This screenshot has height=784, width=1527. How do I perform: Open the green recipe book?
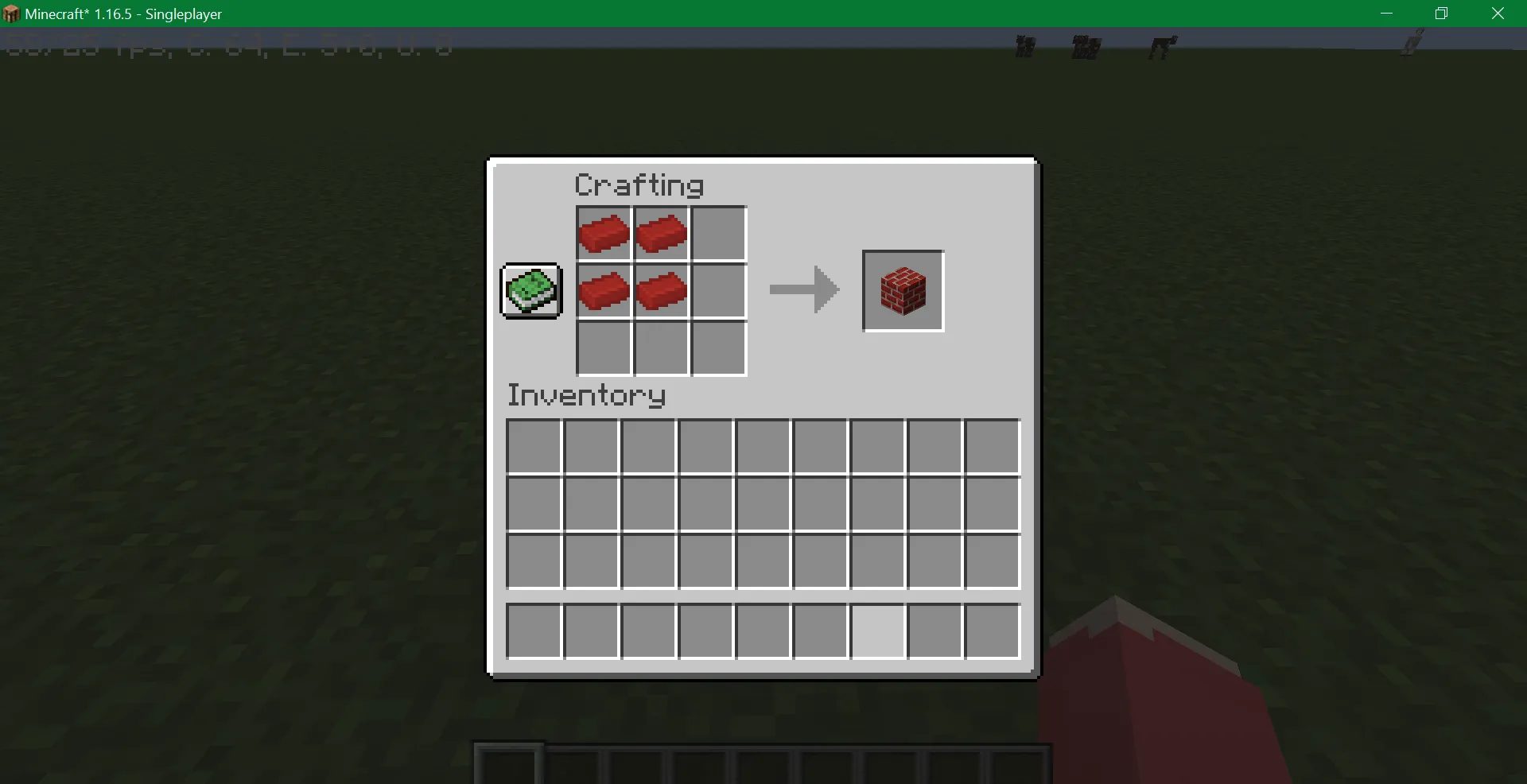point(530,290)
